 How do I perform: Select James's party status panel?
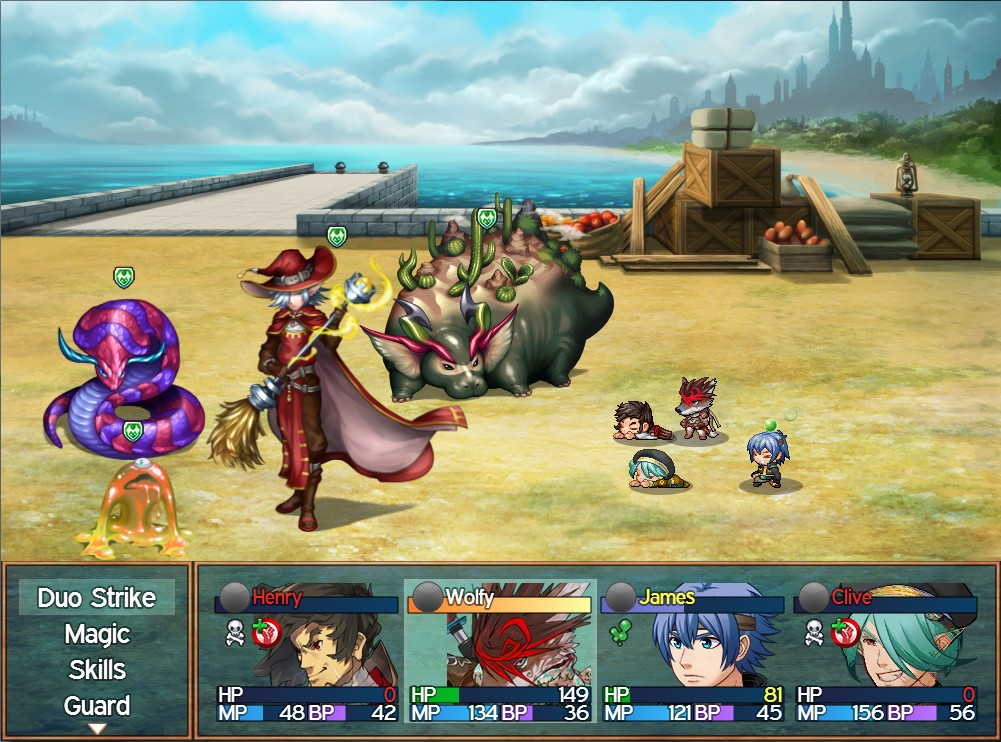coord(692,650)
